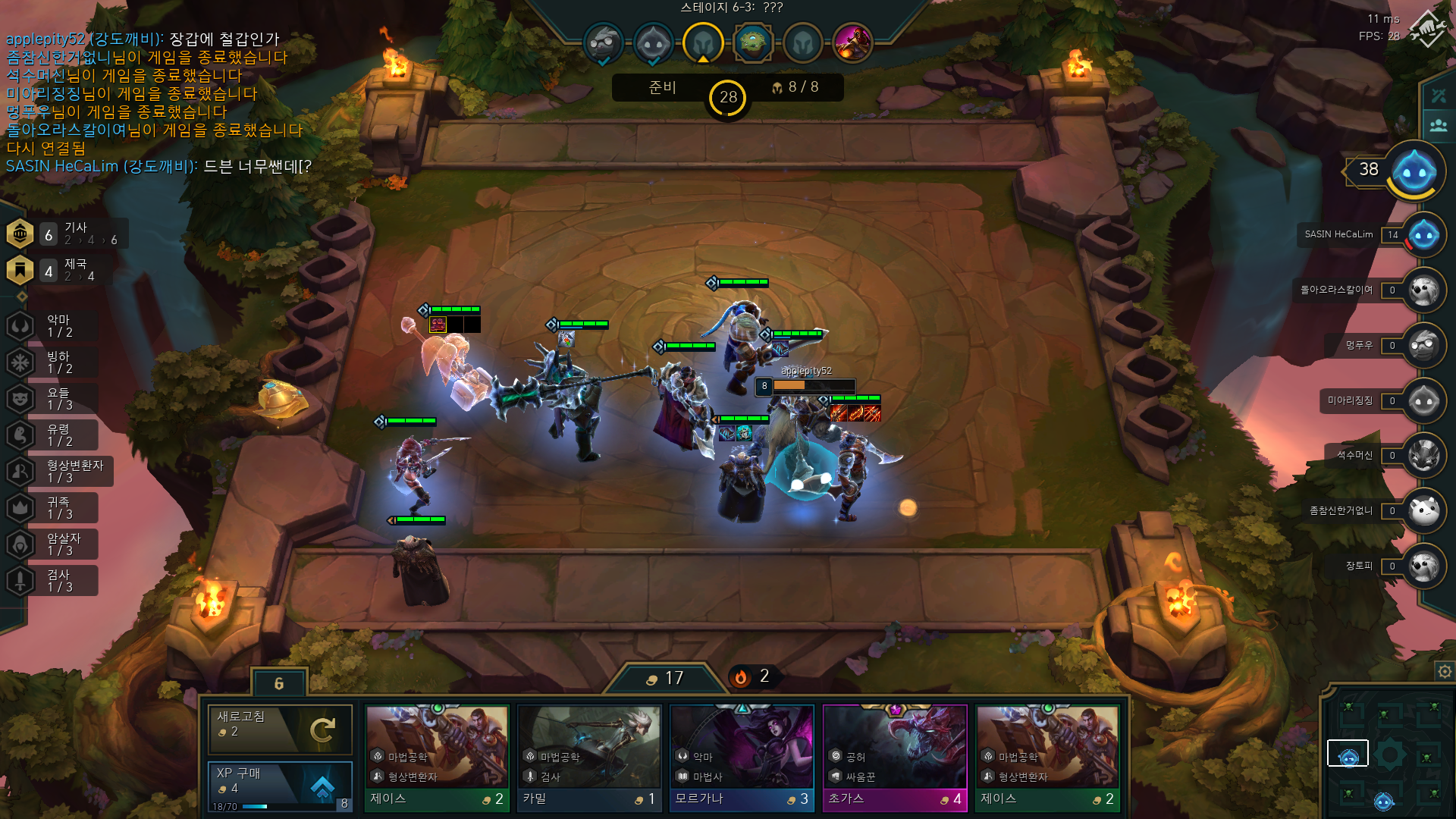Inspect the 악마 trait entry
The height and width of the screenshot is (819, 1456).
(x=53, y=326)
